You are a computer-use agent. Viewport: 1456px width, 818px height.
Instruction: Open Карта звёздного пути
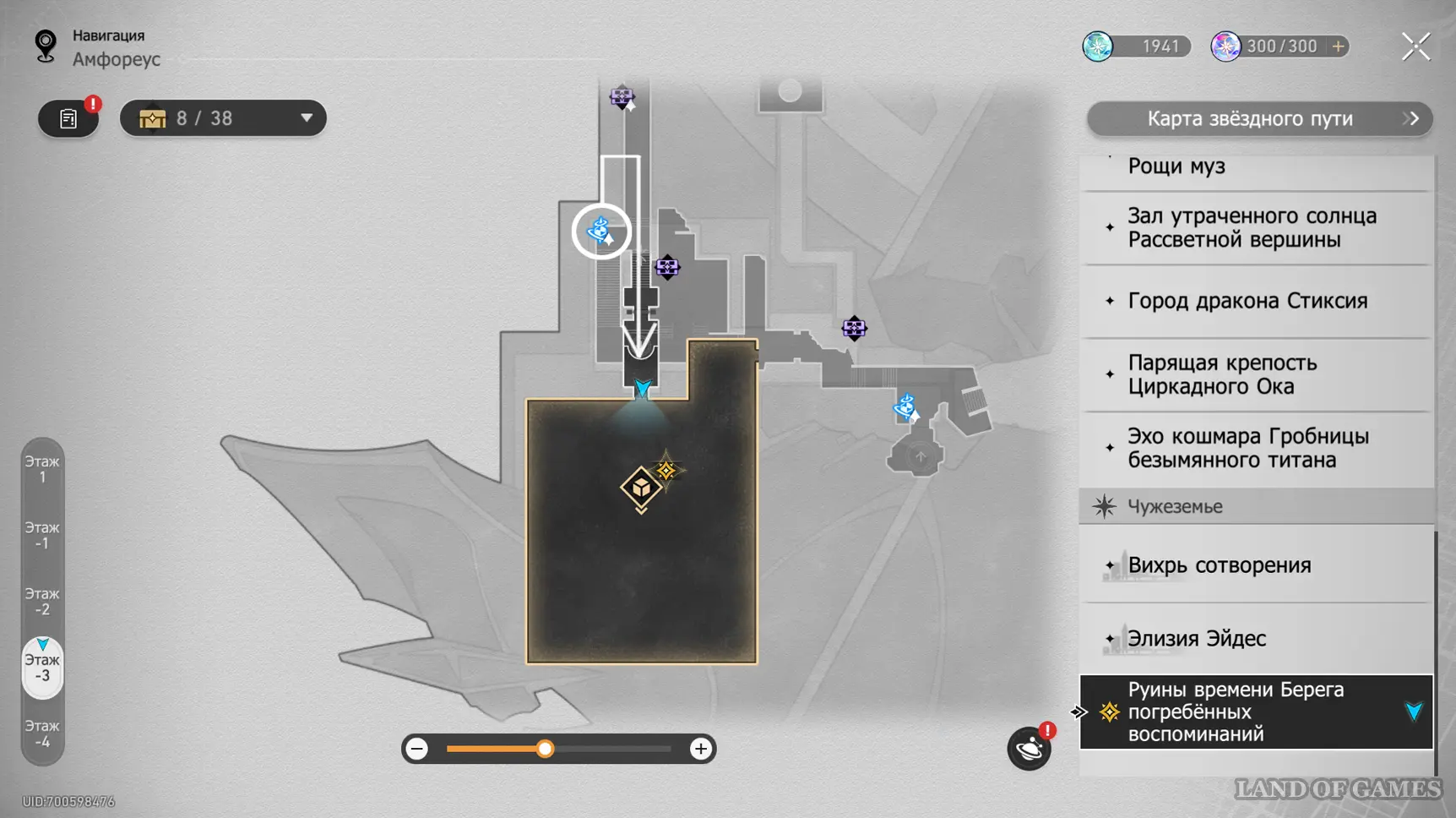[x=1258, y=119]
